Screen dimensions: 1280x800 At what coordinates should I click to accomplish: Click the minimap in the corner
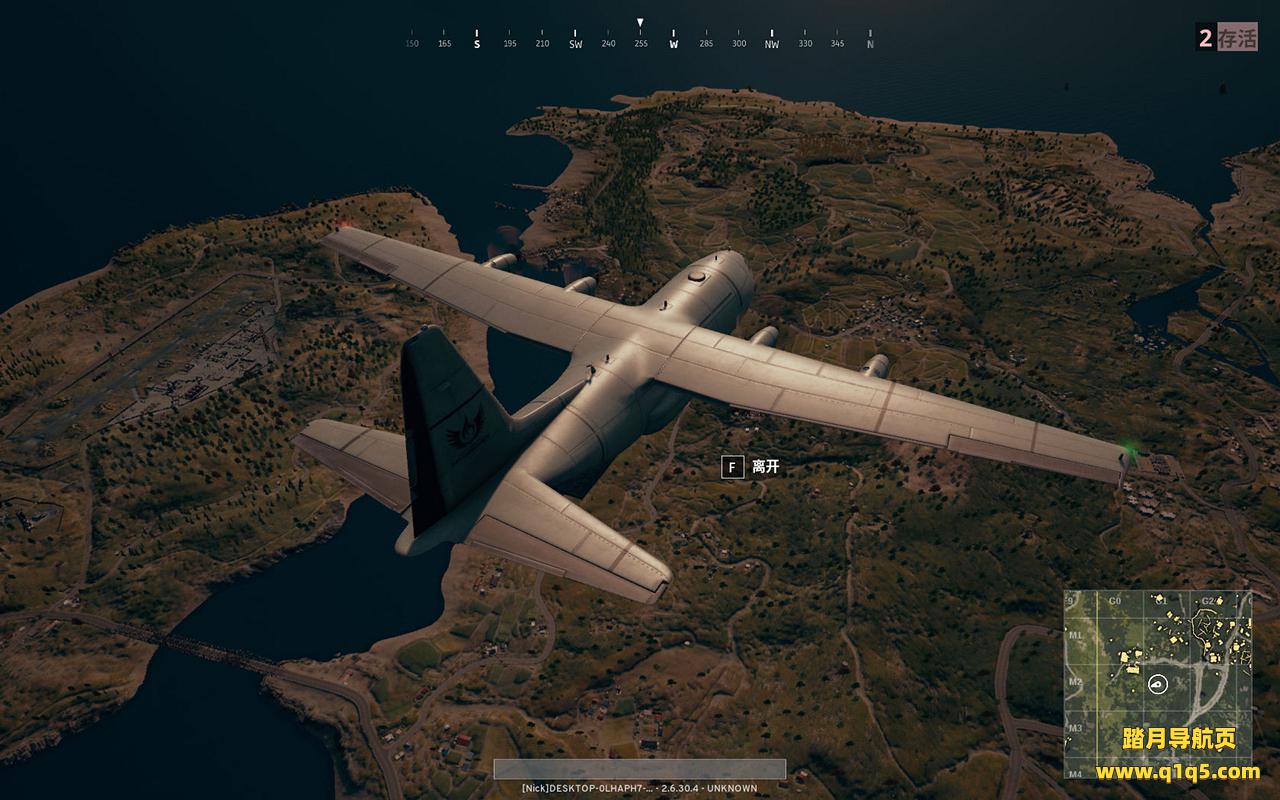[x=1157, y=683]
